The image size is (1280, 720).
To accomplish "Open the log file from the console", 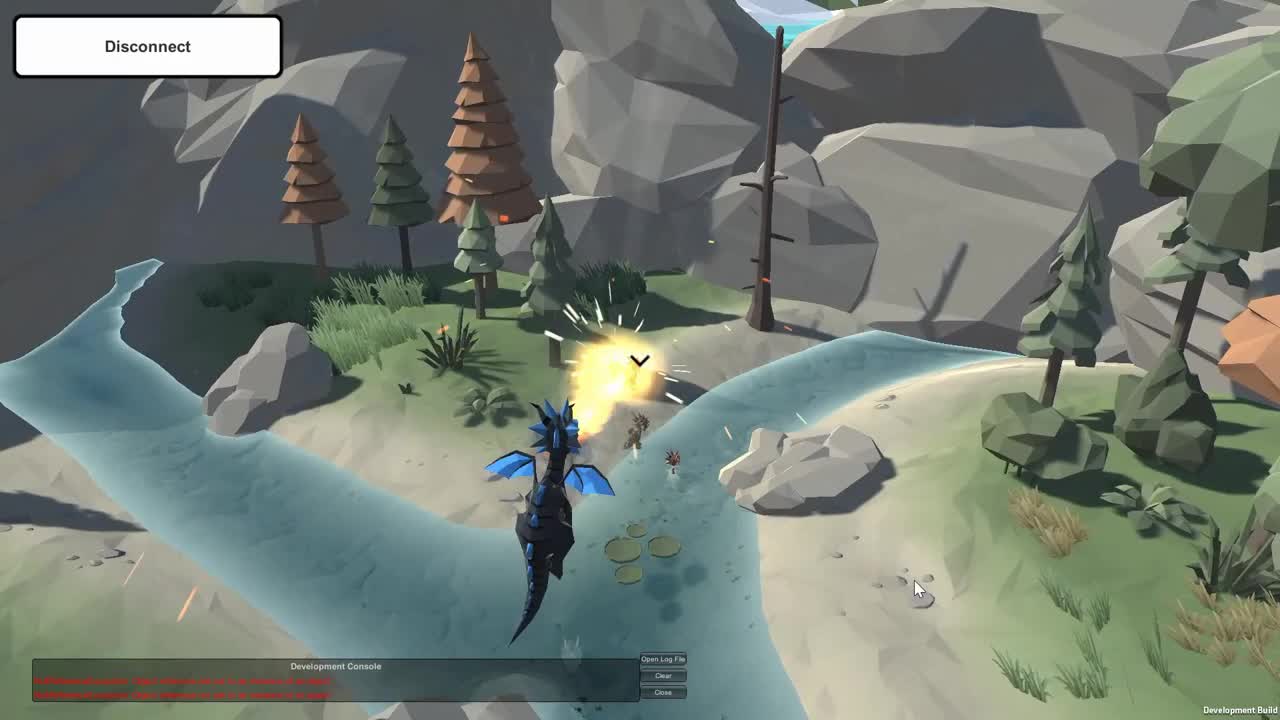I will pos(663,659).
